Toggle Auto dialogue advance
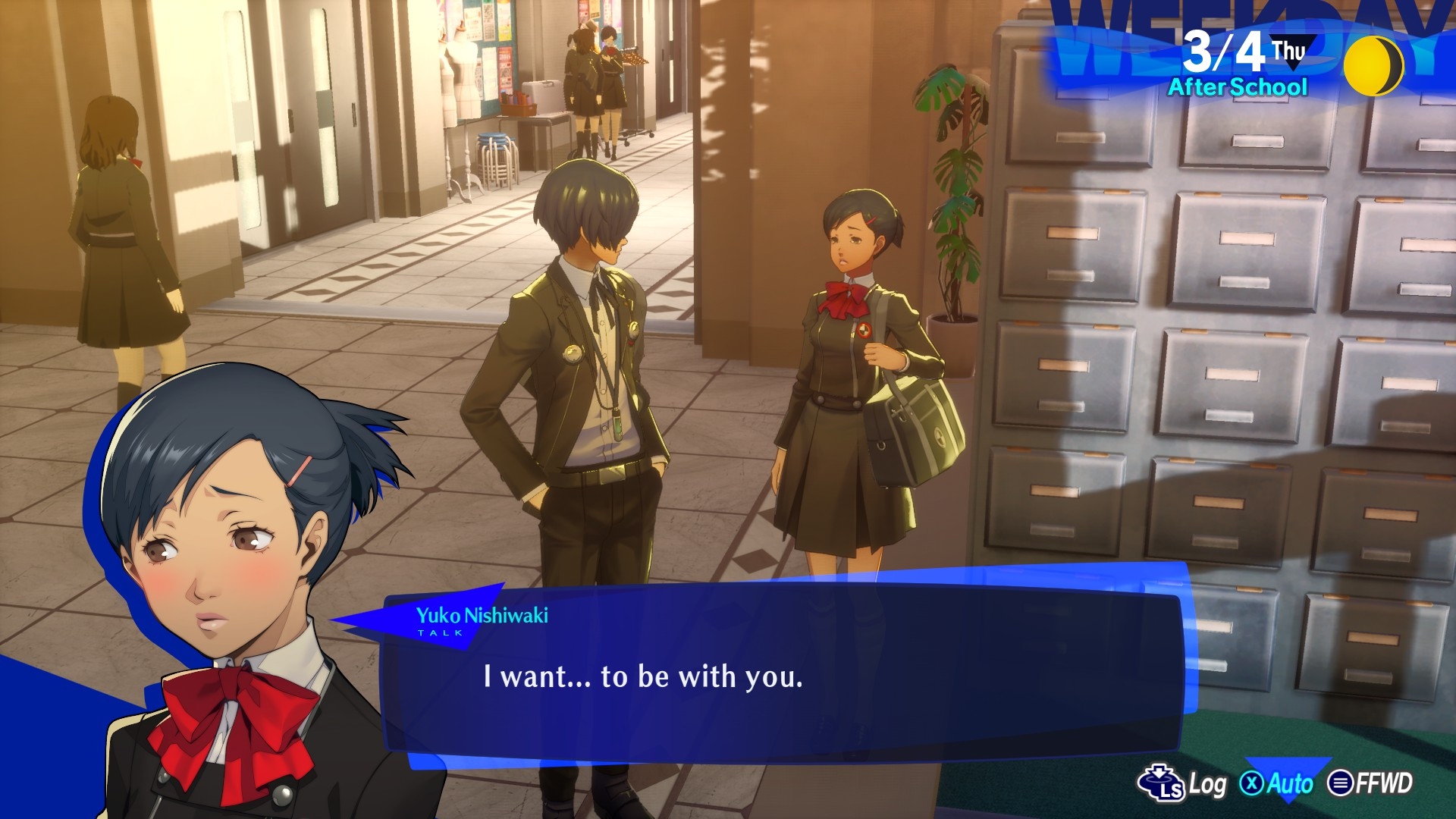This screenshot has height=819, width=1456. [x=1278, y=783]
